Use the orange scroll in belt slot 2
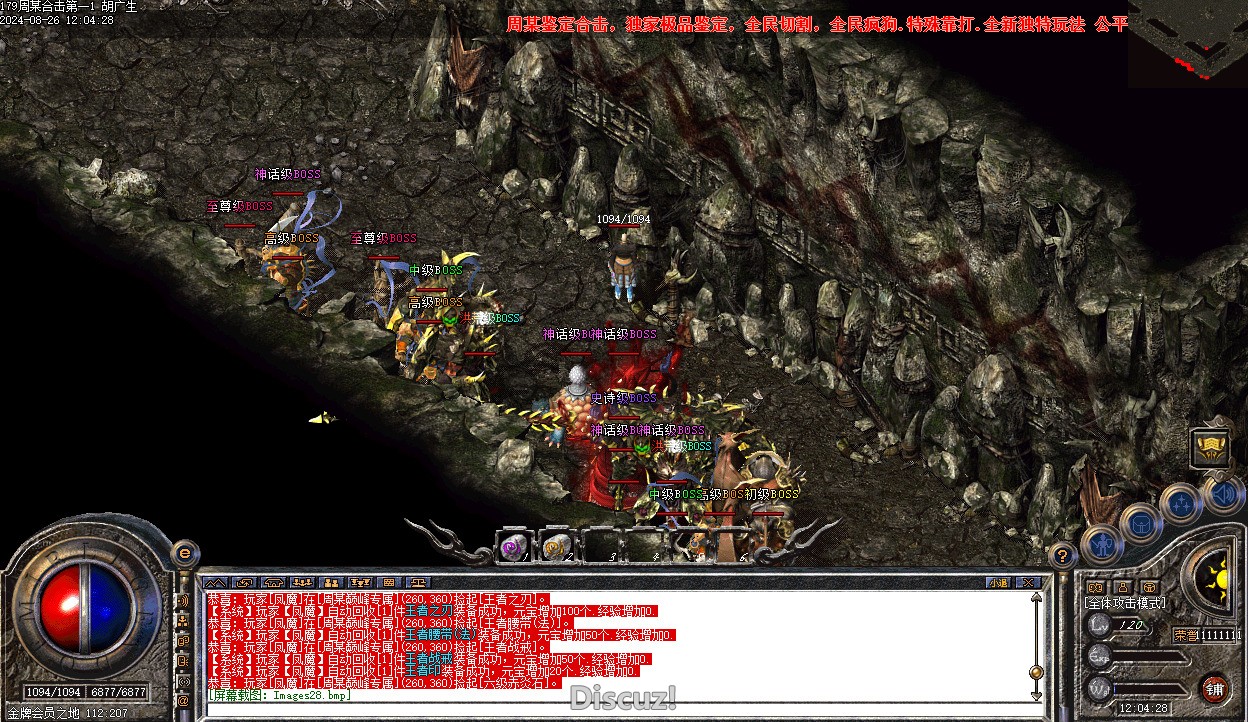The width and height of the screenshot is (1248, 722). pyautogui.click(x=556, y=548)
